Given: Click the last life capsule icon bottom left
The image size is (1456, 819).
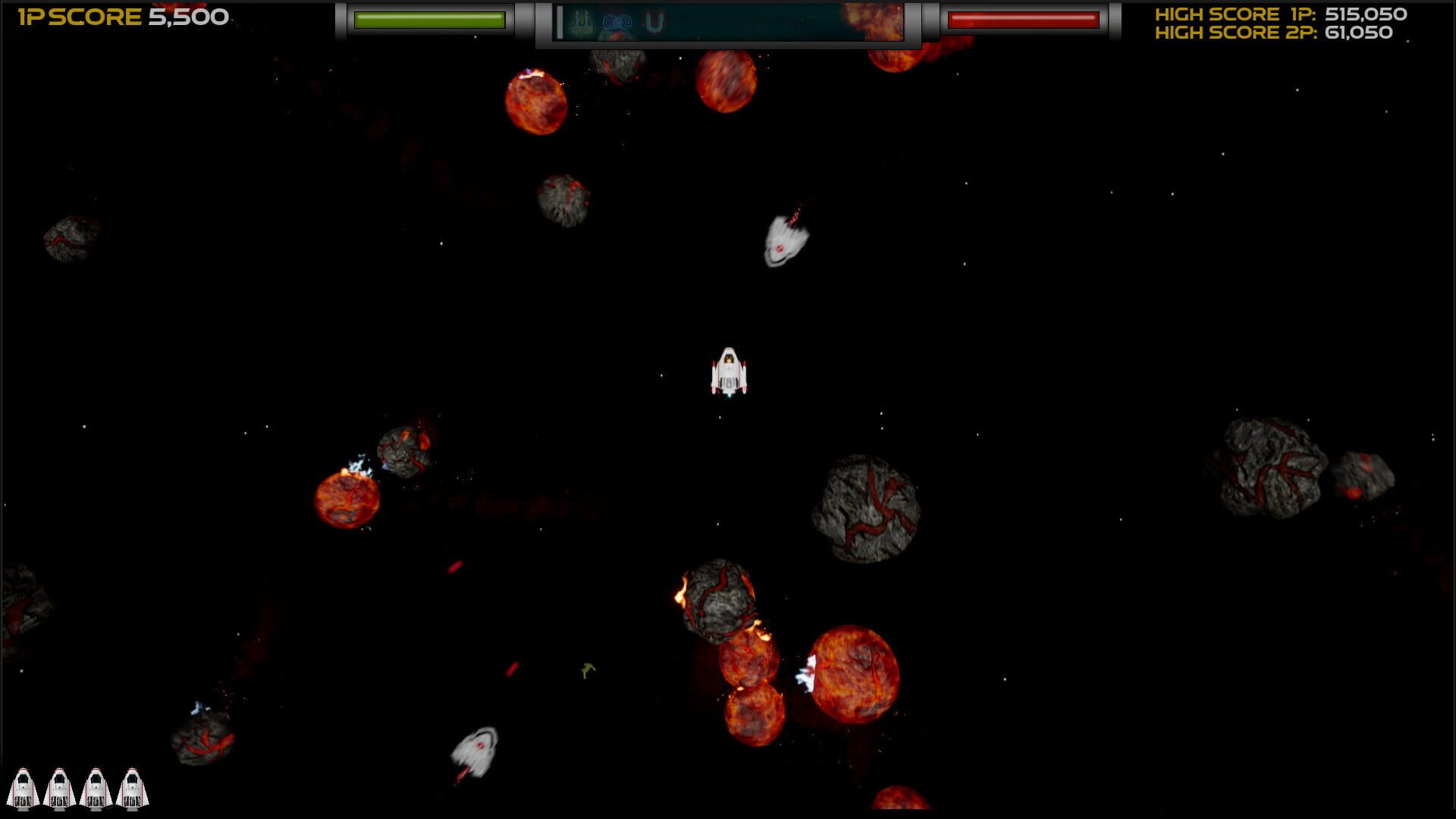Looking at the screenshot, I should click(131, 789).
